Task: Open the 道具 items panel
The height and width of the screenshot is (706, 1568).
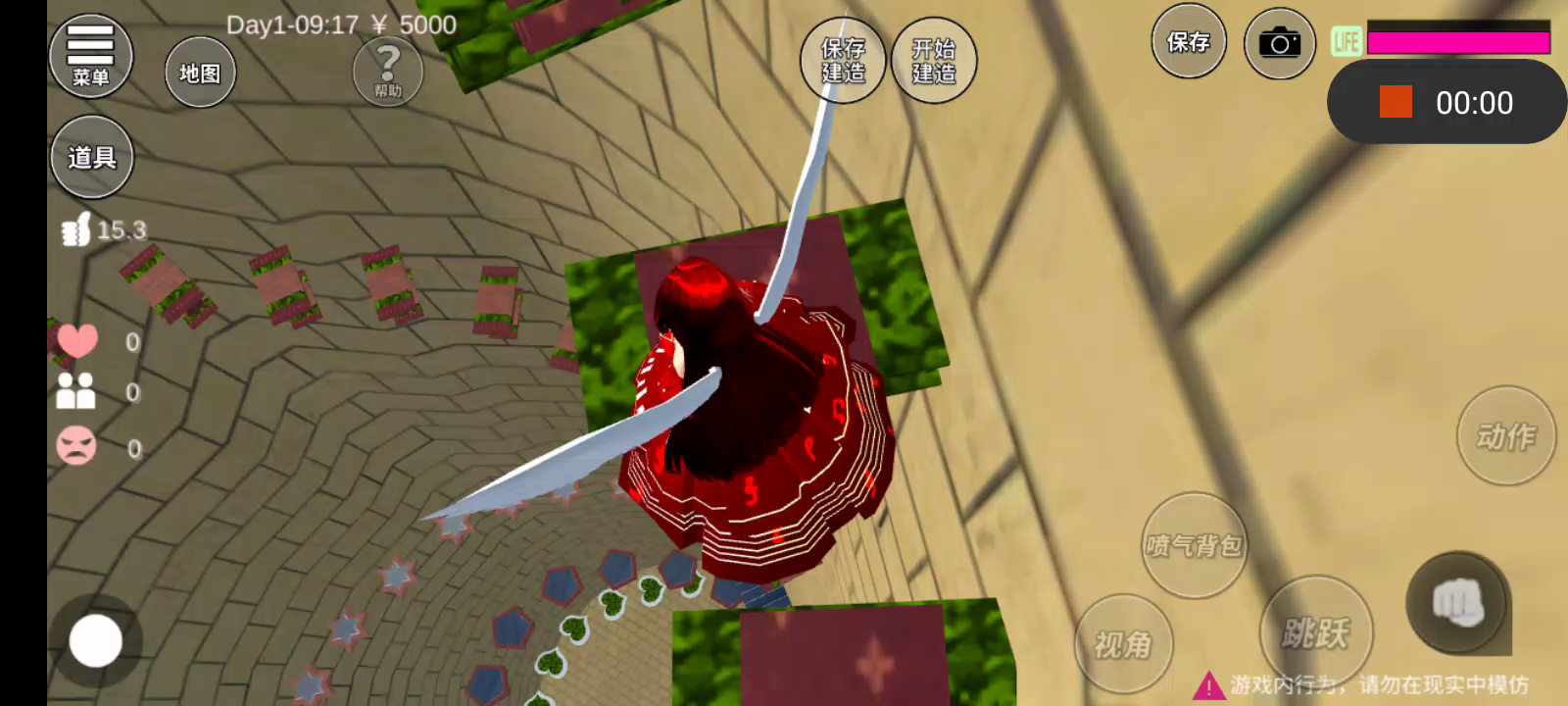Action: 92,157
